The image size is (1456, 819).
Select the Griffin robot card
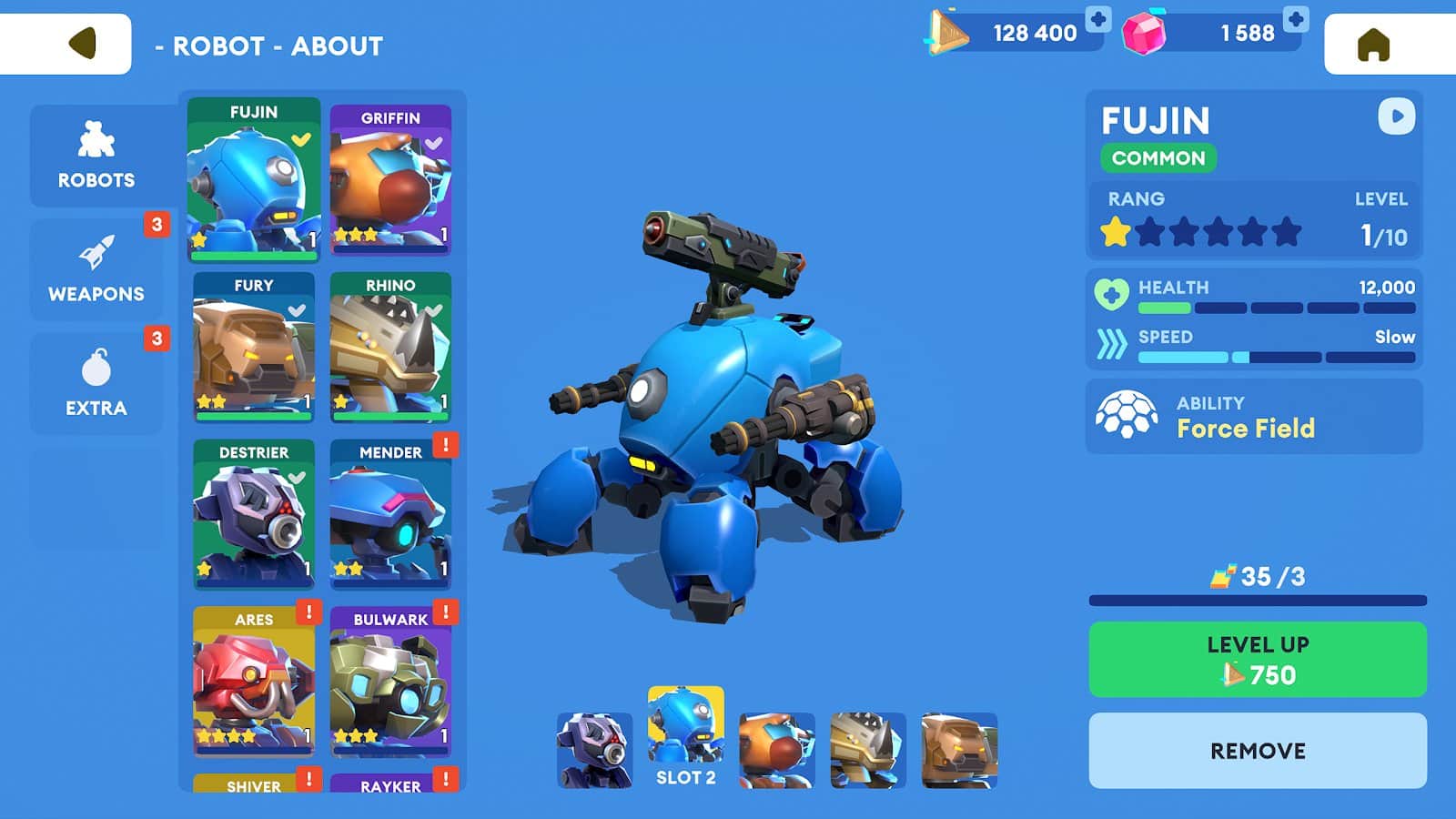click(390, 179)
